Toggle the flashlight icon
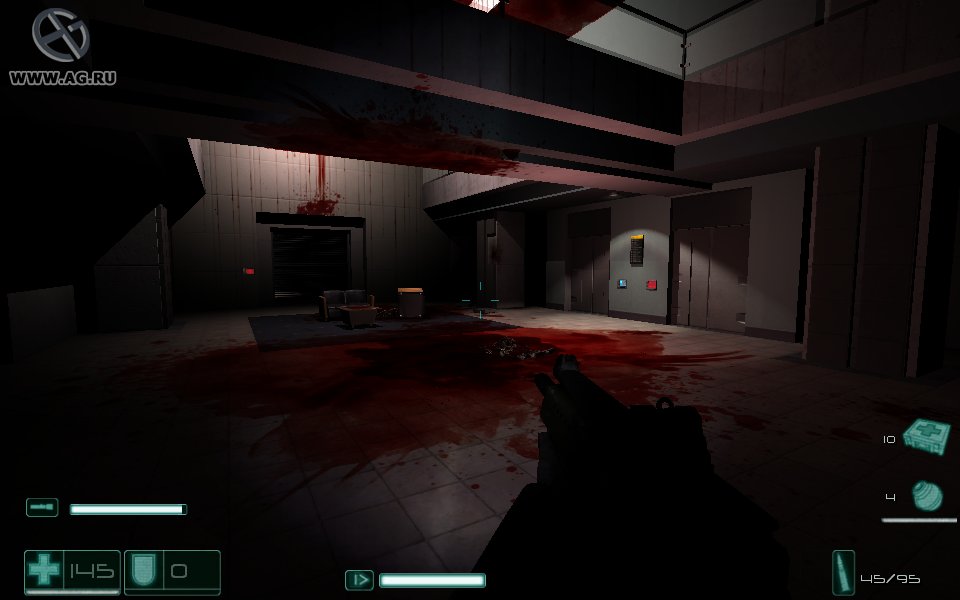Viewport: 960px width, 600px height. (x=42, y=508)
